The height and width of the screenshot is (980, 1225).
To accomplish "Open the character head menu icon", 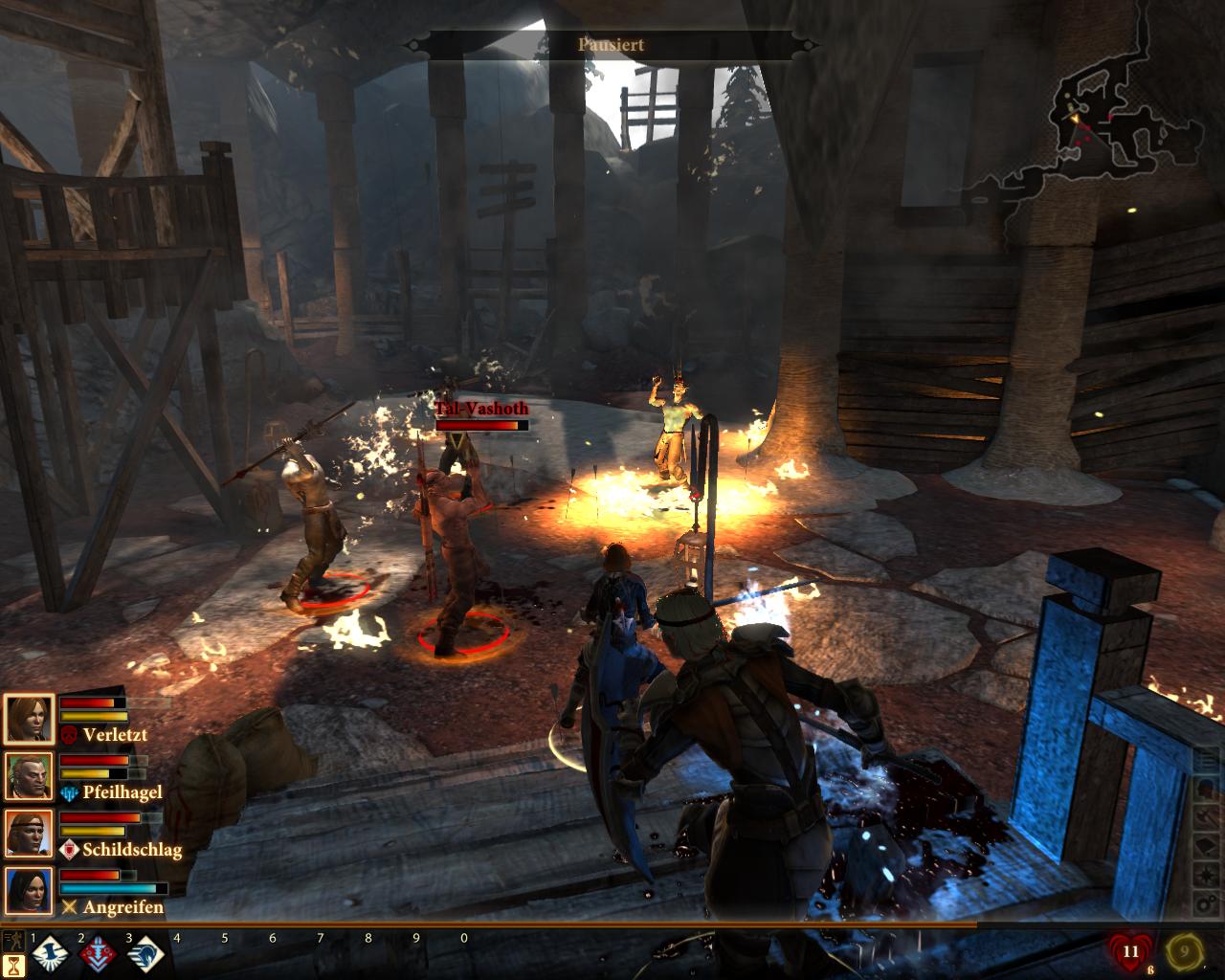I will pos(1207,789).
